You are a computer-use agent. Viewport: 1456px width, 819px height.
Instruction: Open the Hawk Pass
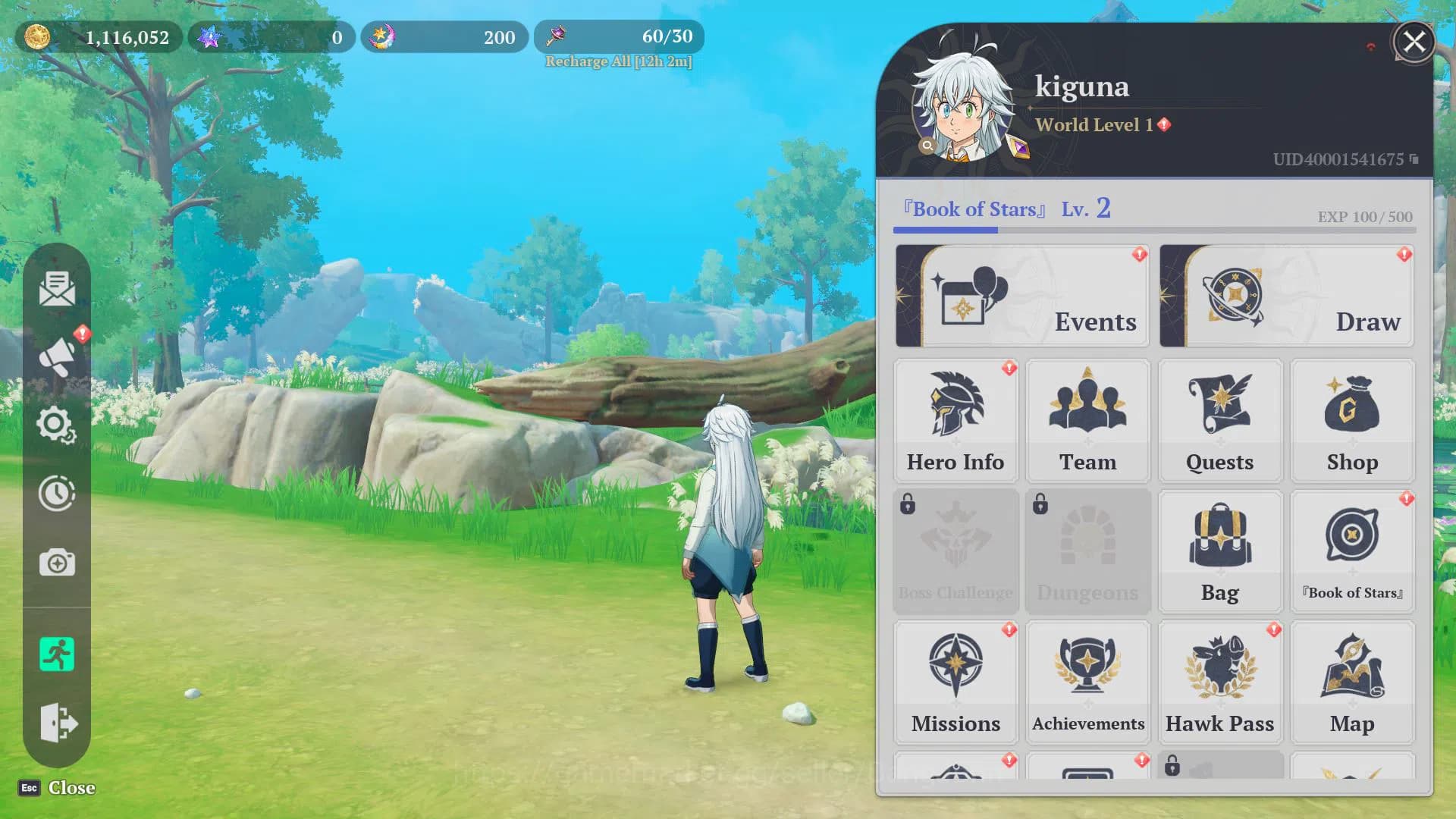tap(1219, 682)
